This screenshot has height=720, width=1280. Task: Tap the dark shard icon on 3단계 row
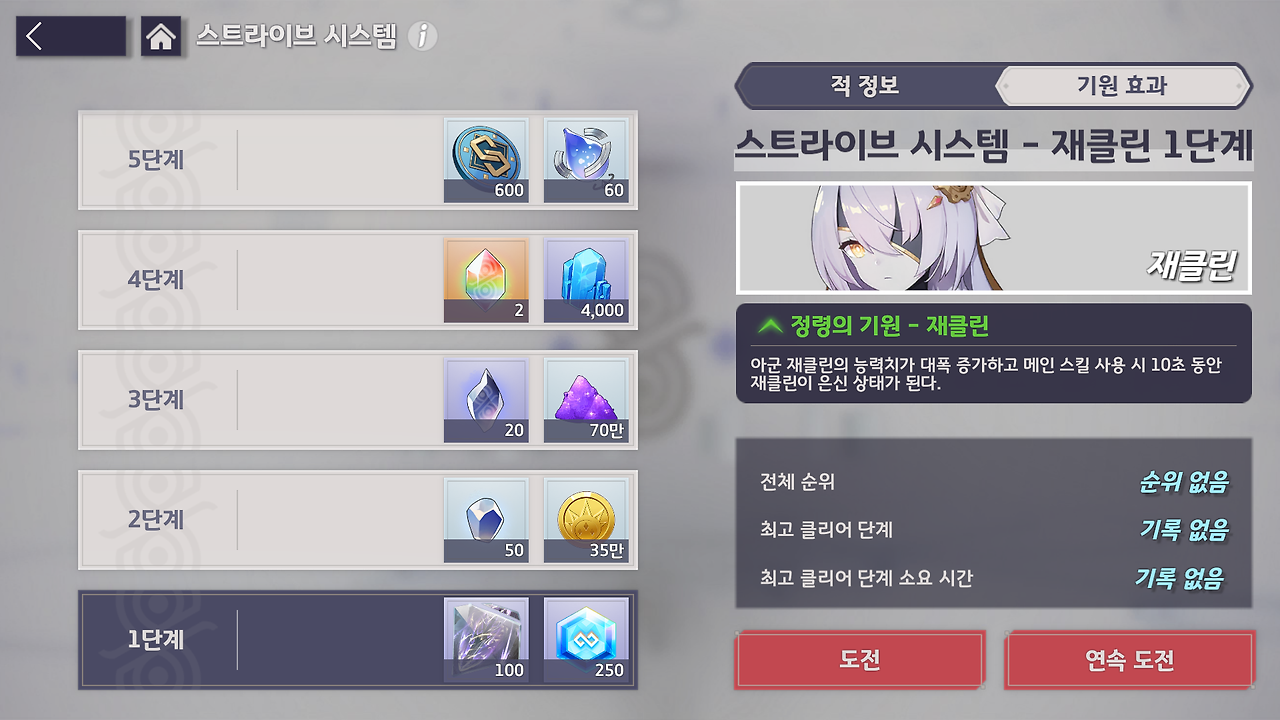coord(486,400)
